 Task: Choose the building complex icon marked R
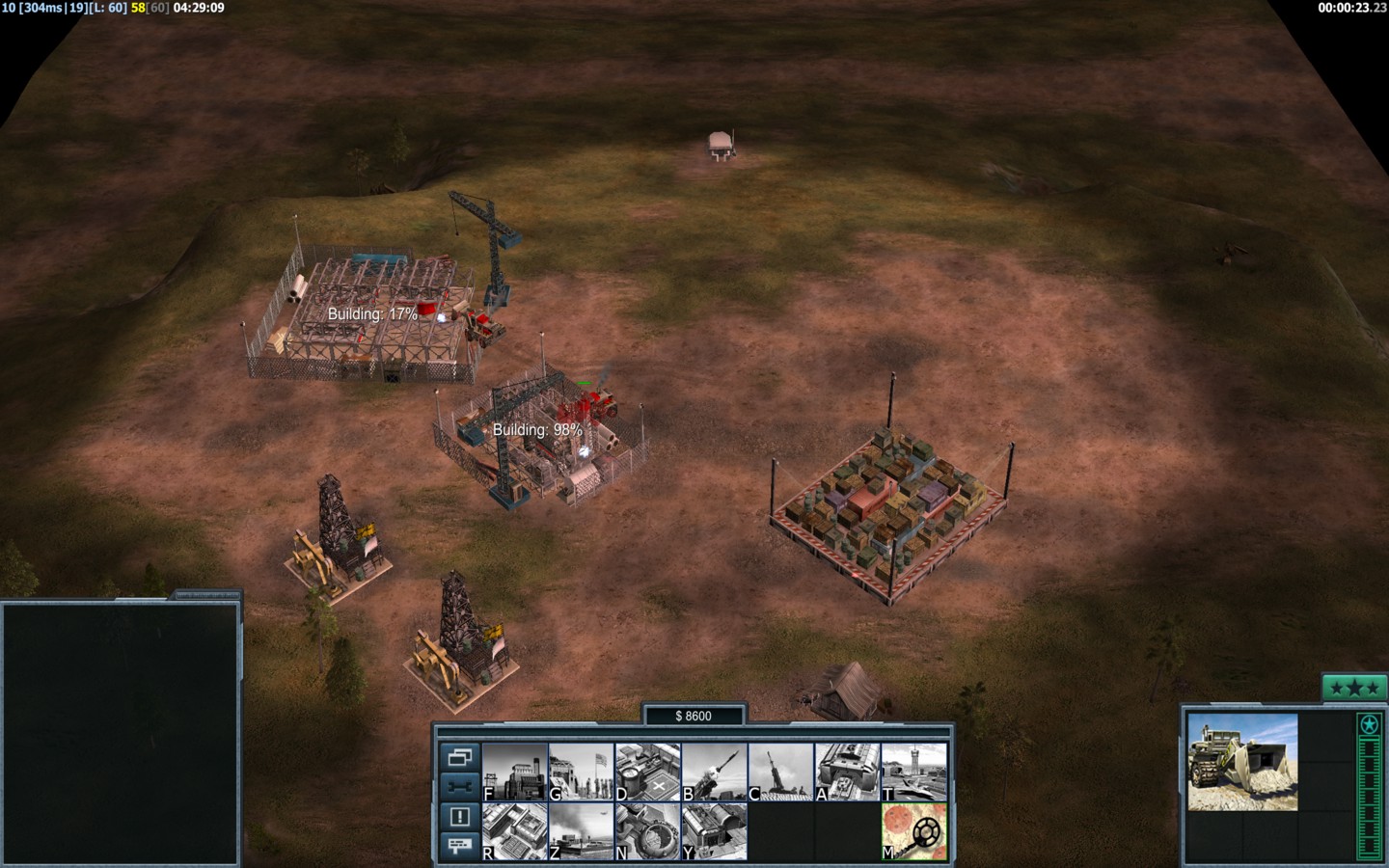pos(515,831)
